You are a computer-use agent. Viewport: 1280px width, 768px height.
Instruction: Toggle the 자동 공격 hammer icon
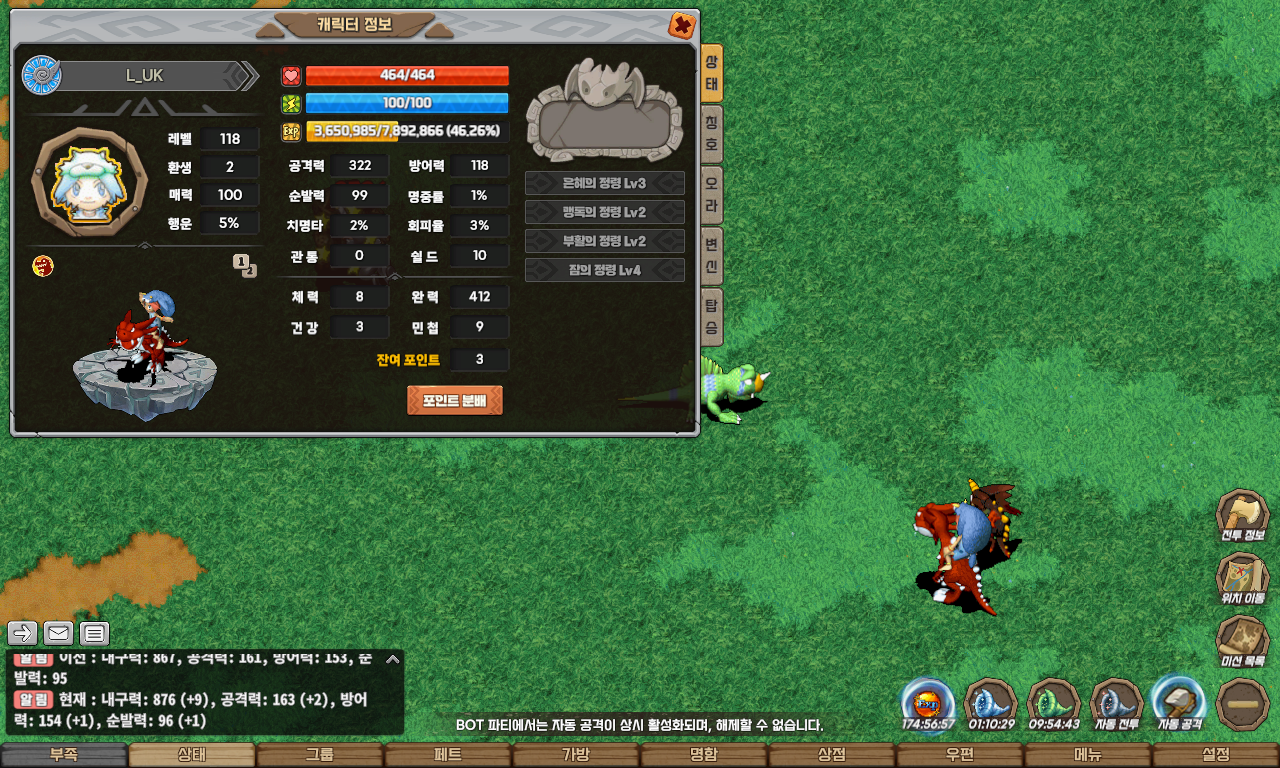pyautogui.click(x=1180, y=702)
